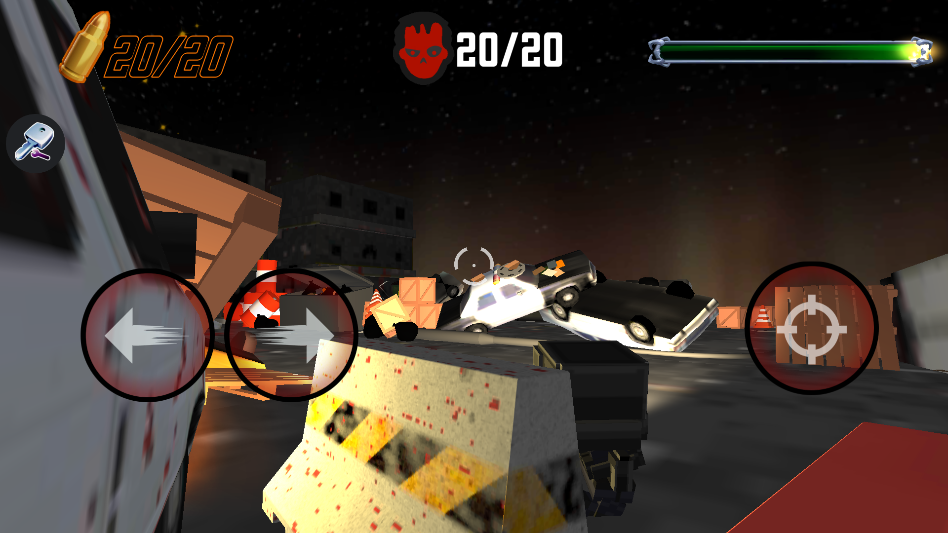
Task: Tap the left arrow movement button
Action: tap(146, 335)
